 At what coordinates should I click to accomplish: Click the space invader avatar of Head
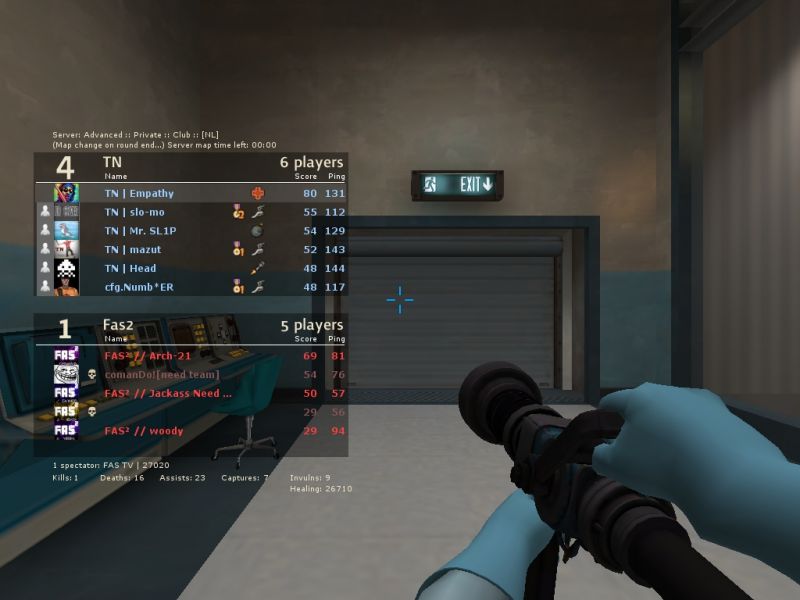(66, 268)
